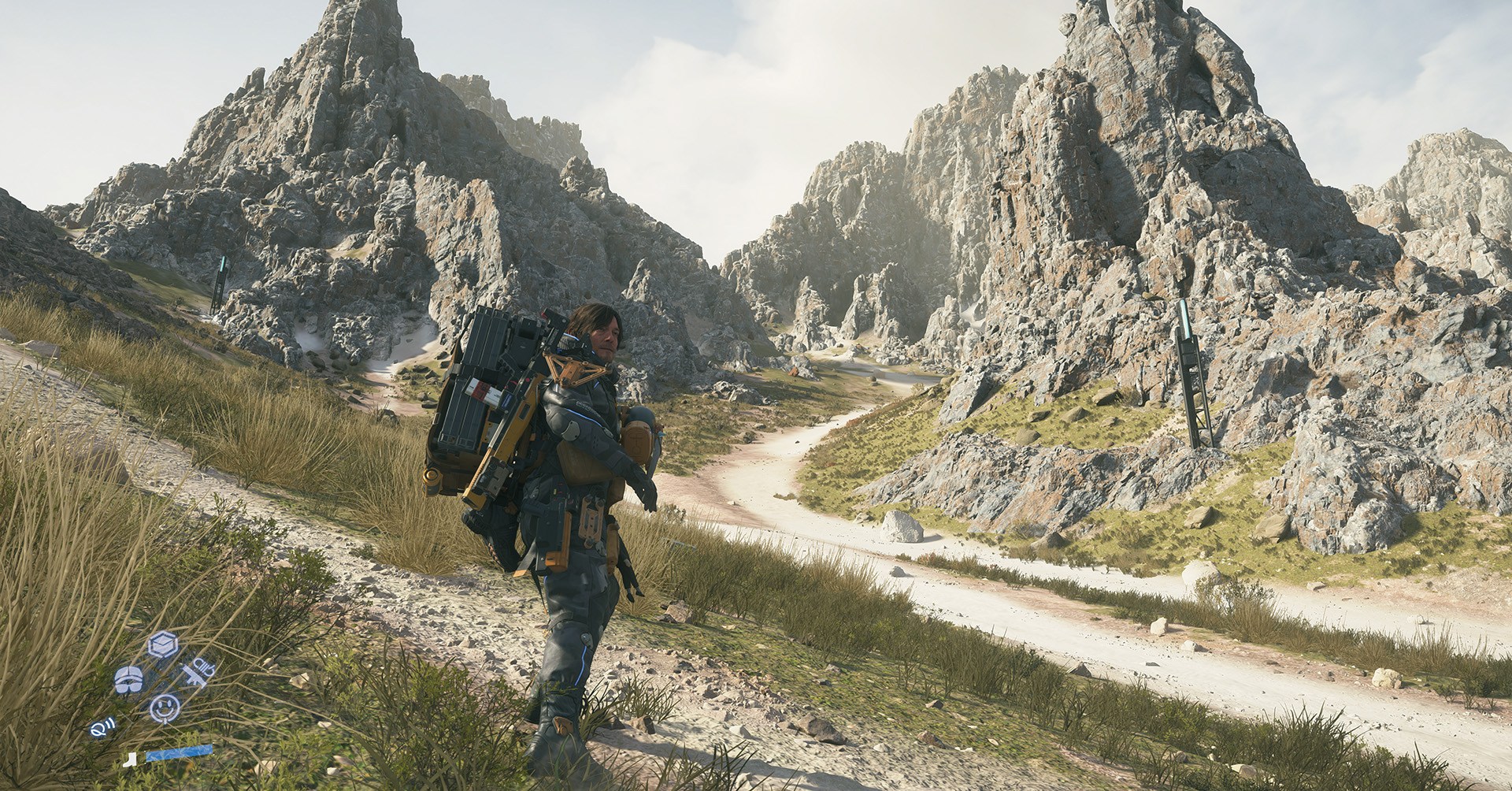This screenshot has height=791, width=1512.
Task: Select the odradek scanner pulse icon
Action: tap(102, 726)
